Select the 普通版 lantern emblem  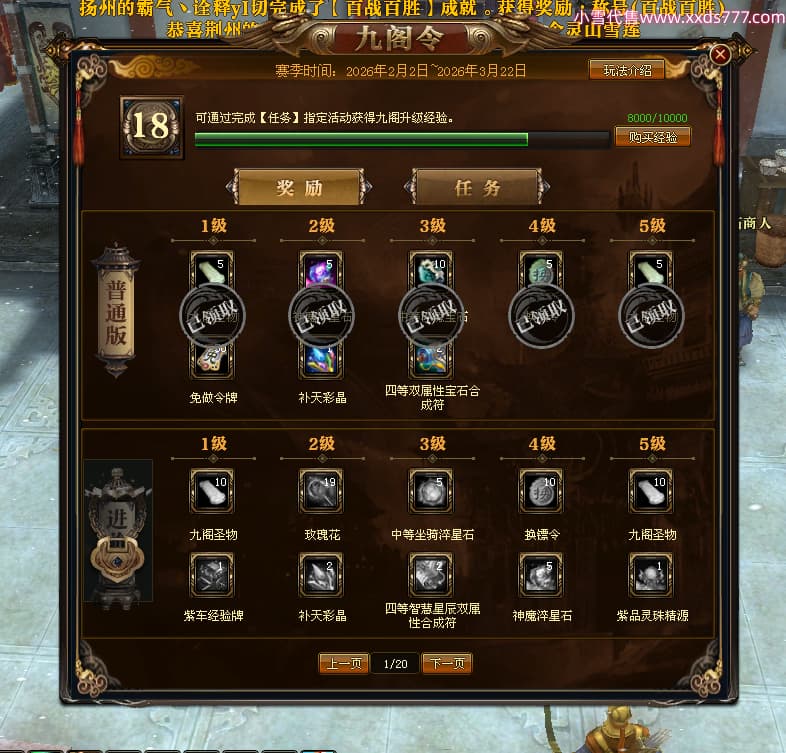click(x=116, y=310)
